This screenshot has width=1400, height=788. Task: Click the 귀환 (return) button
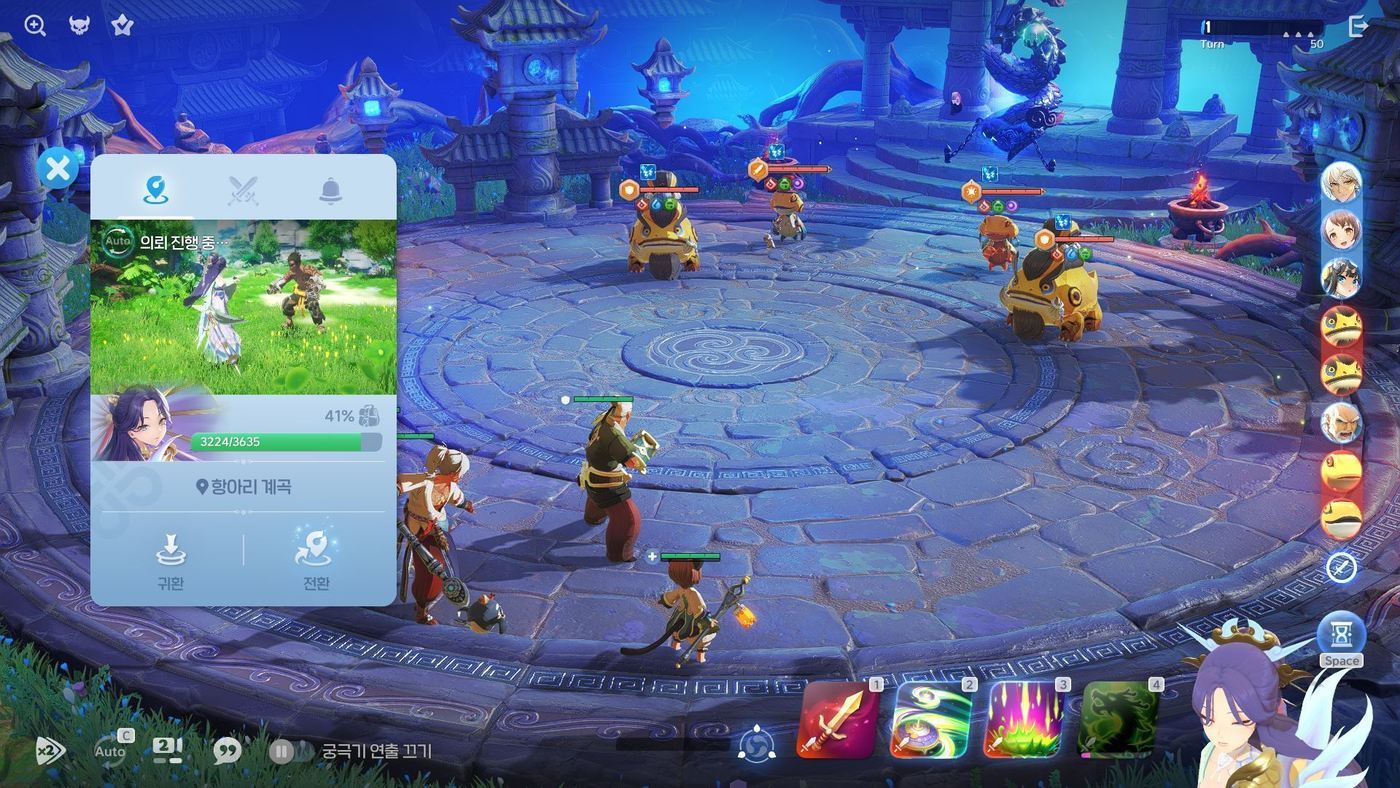pos(170,561)
